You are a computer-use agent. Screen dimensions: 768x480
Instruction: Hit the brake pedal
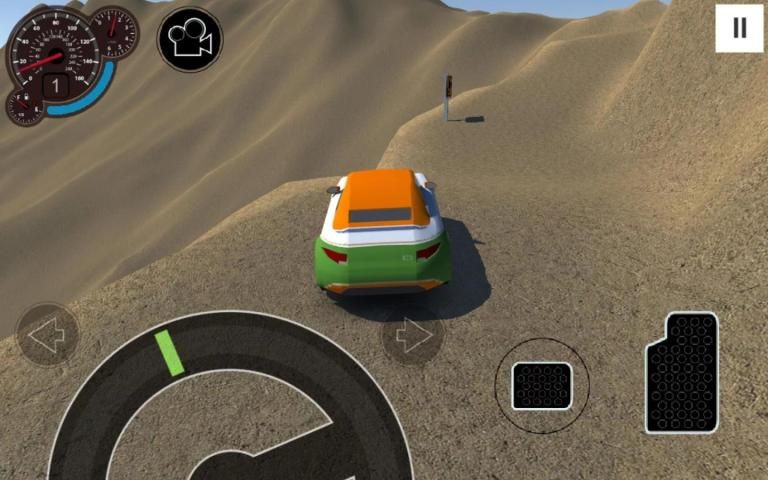tap(542, 386)
